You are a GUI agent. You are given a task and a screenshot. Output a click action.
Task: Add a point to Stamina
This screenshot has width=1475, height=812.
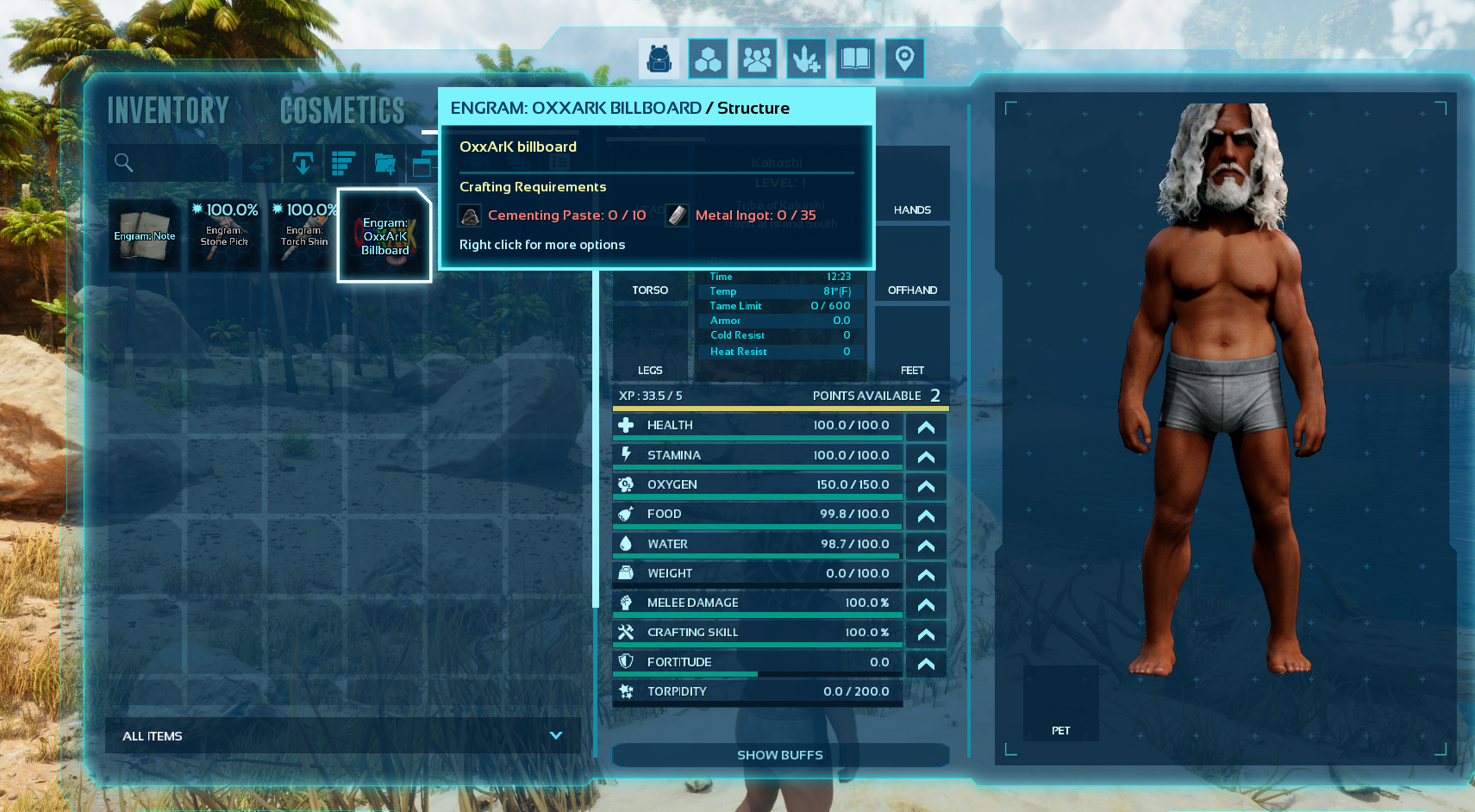coord(926,456)
